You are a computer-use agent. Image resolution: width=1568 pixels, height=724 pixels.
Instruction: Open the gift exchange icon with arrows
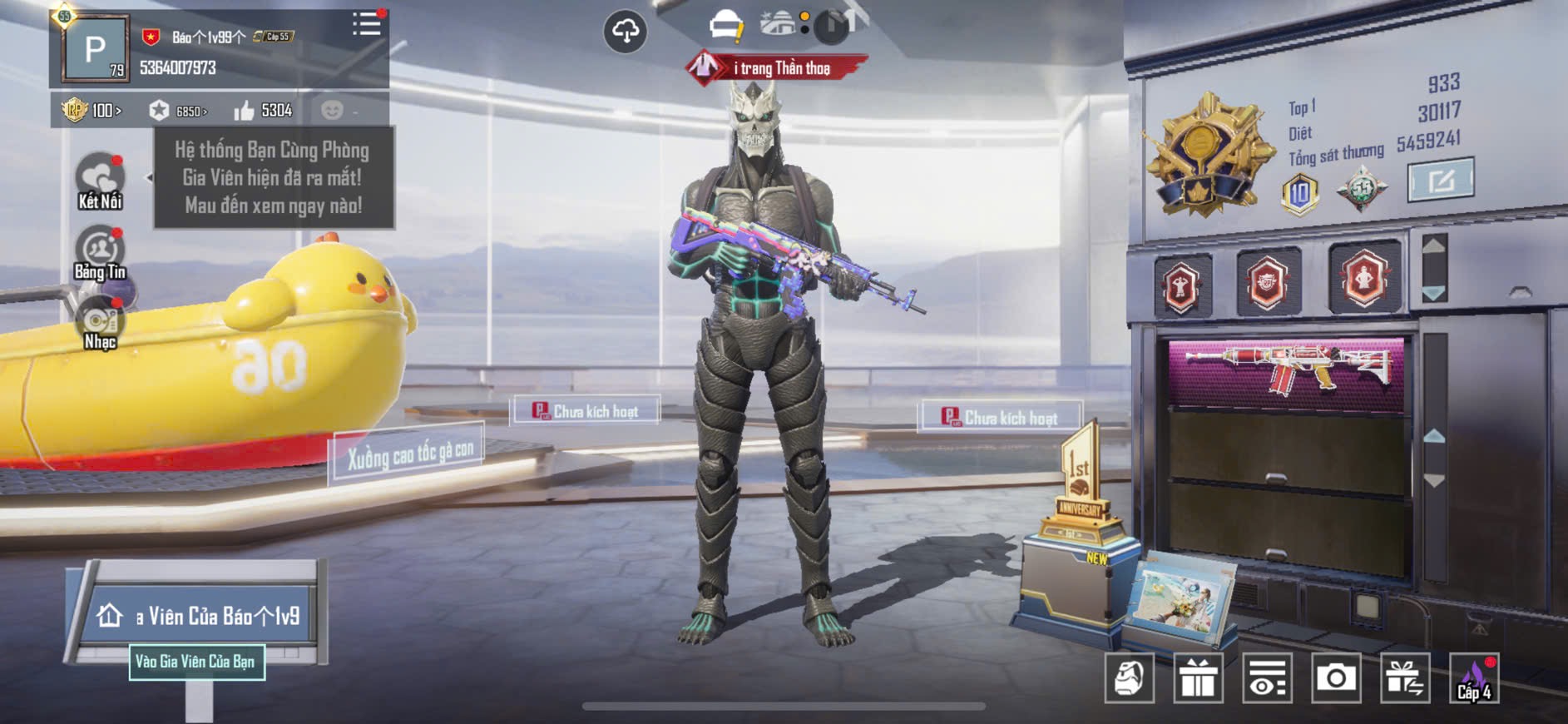click(x=1405, y=678)
